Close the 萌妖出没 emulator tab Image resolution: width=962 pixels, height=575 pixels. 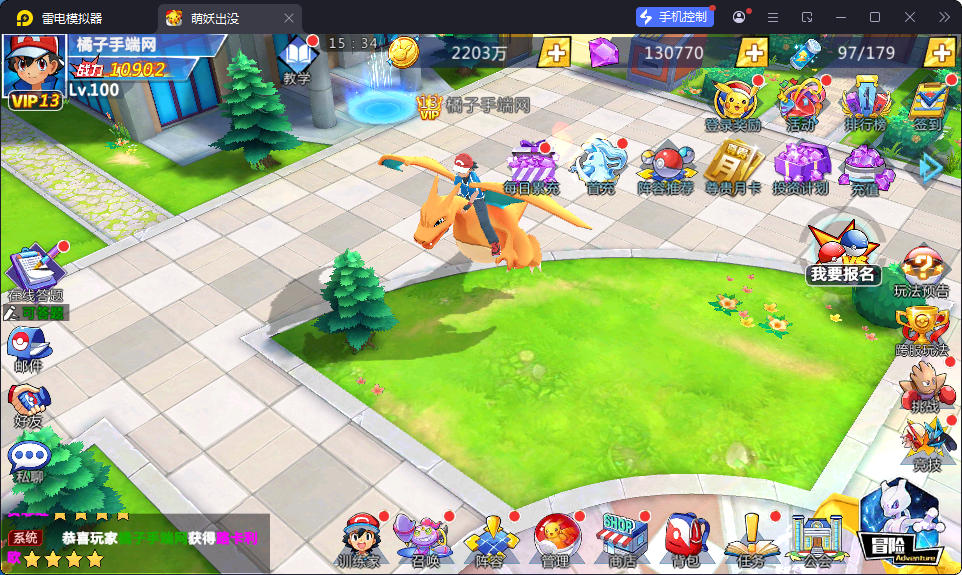point(289,17)
